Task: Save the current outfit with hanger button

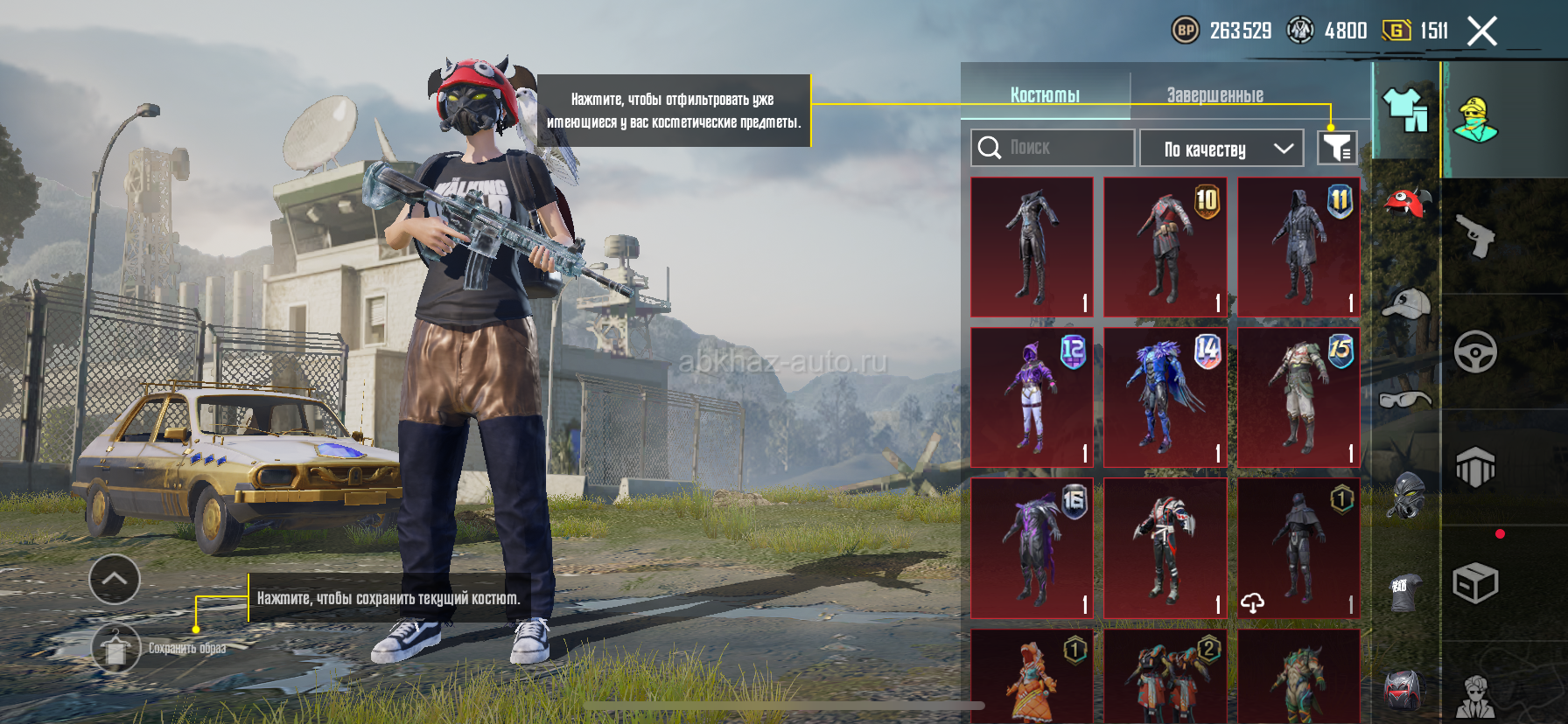Action: point(115,648)
